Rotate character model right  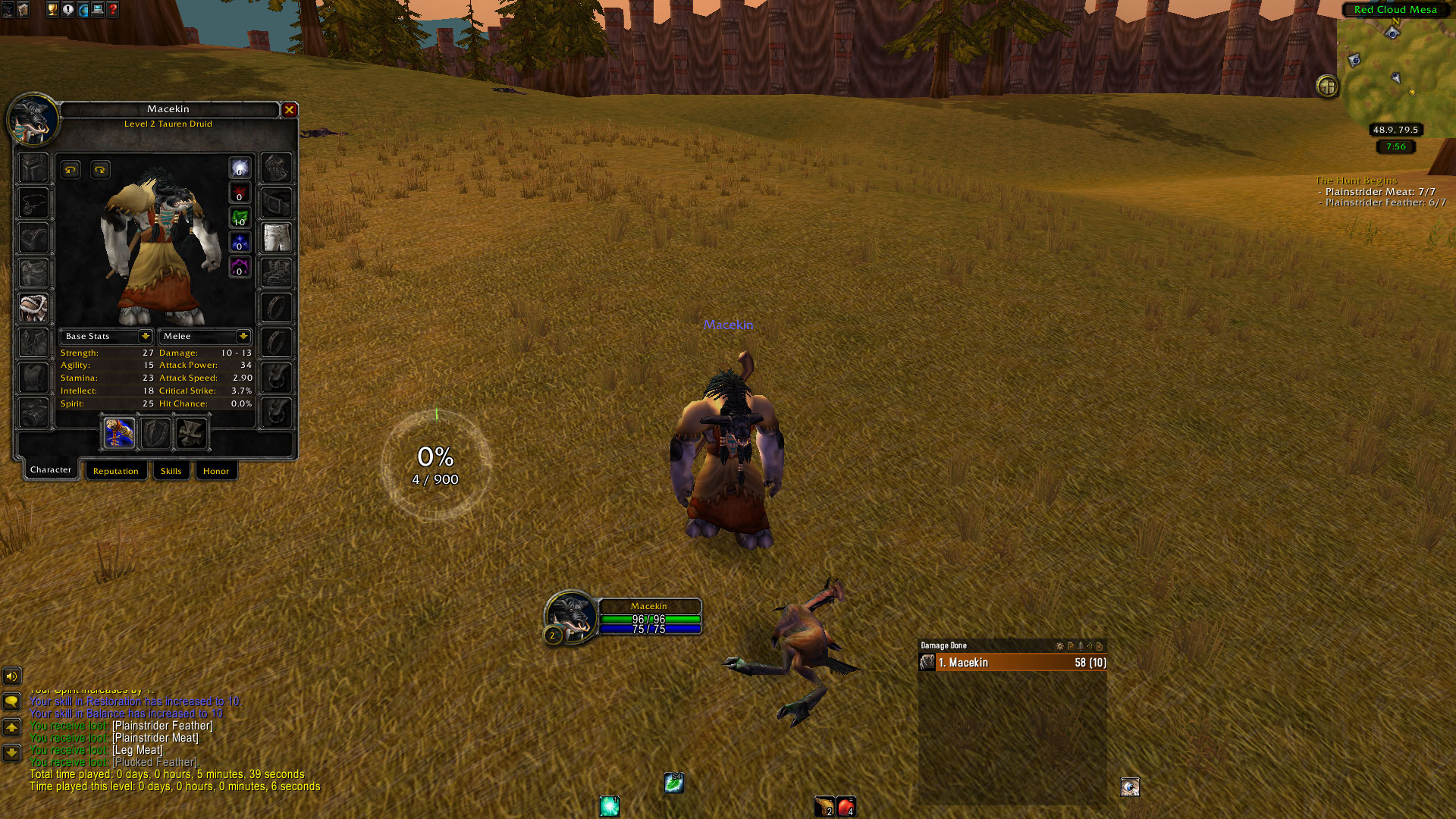[100, 169]
